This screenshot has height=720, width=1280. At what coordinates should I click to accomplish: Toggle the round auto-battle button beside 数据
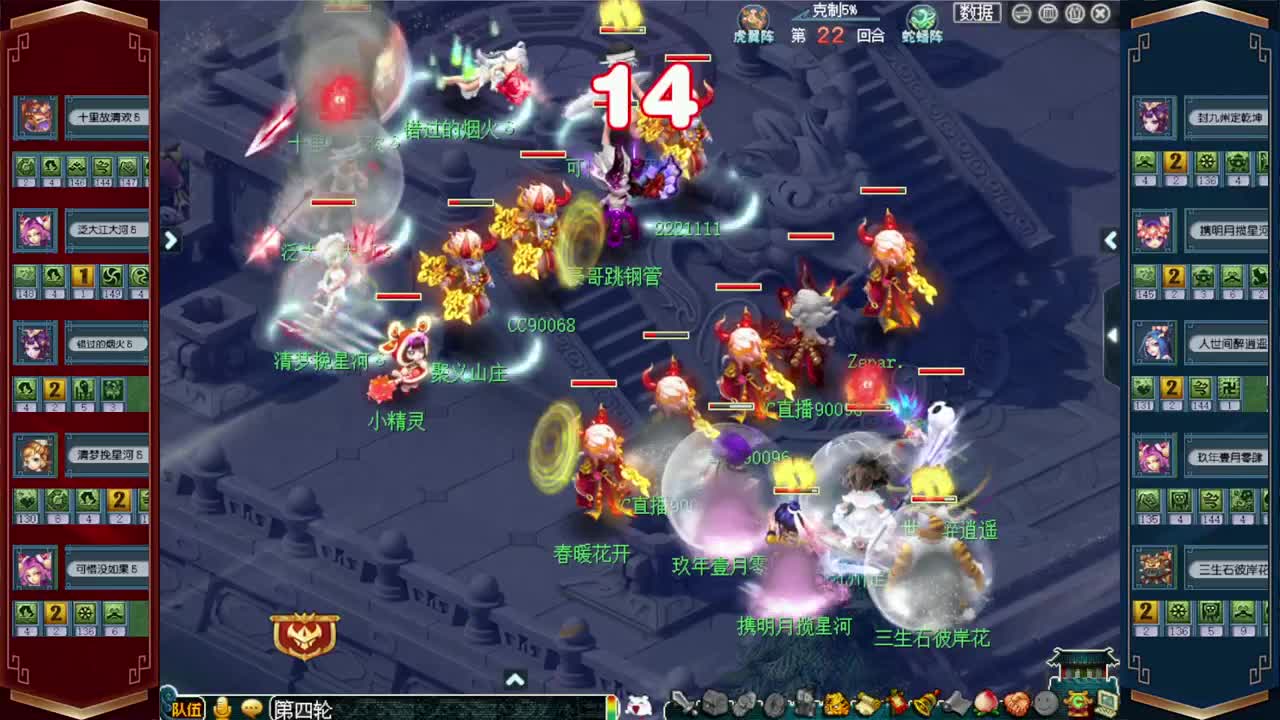(1020, 13)
